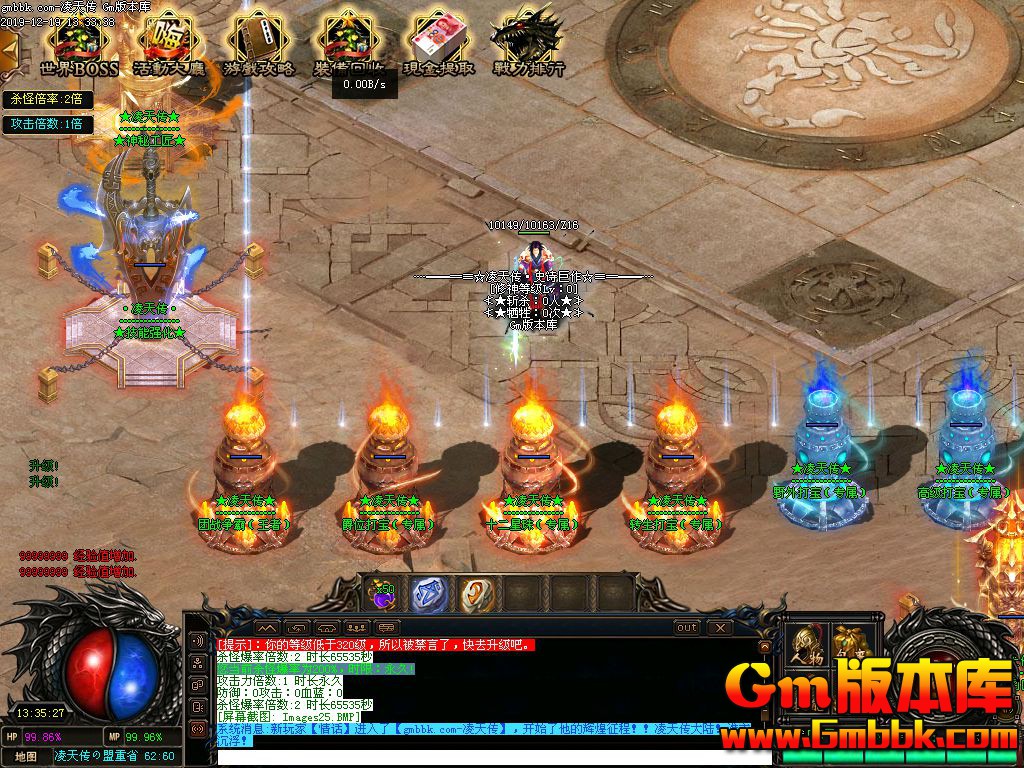Screen dimensions: 1024x768
Task: Toggle the chat sound channel button
Action: (x=198, y=642)
